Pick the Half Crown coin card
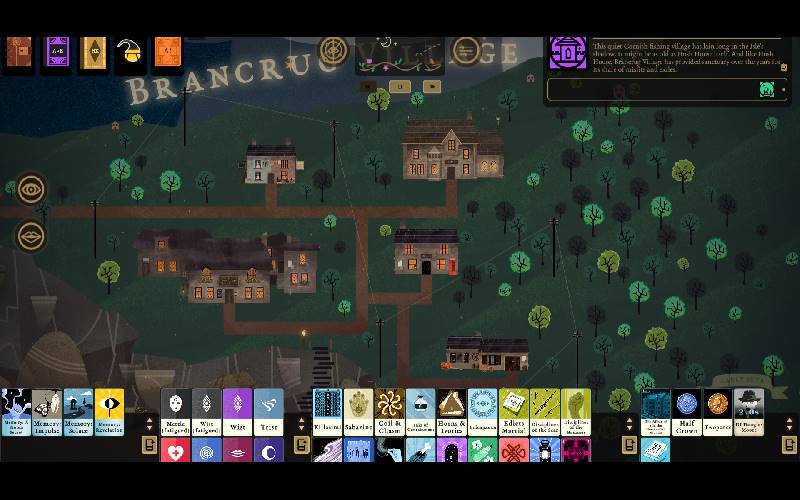Image resolution: width=800 pixels, height=500 pixels. (x=686, y=412)
